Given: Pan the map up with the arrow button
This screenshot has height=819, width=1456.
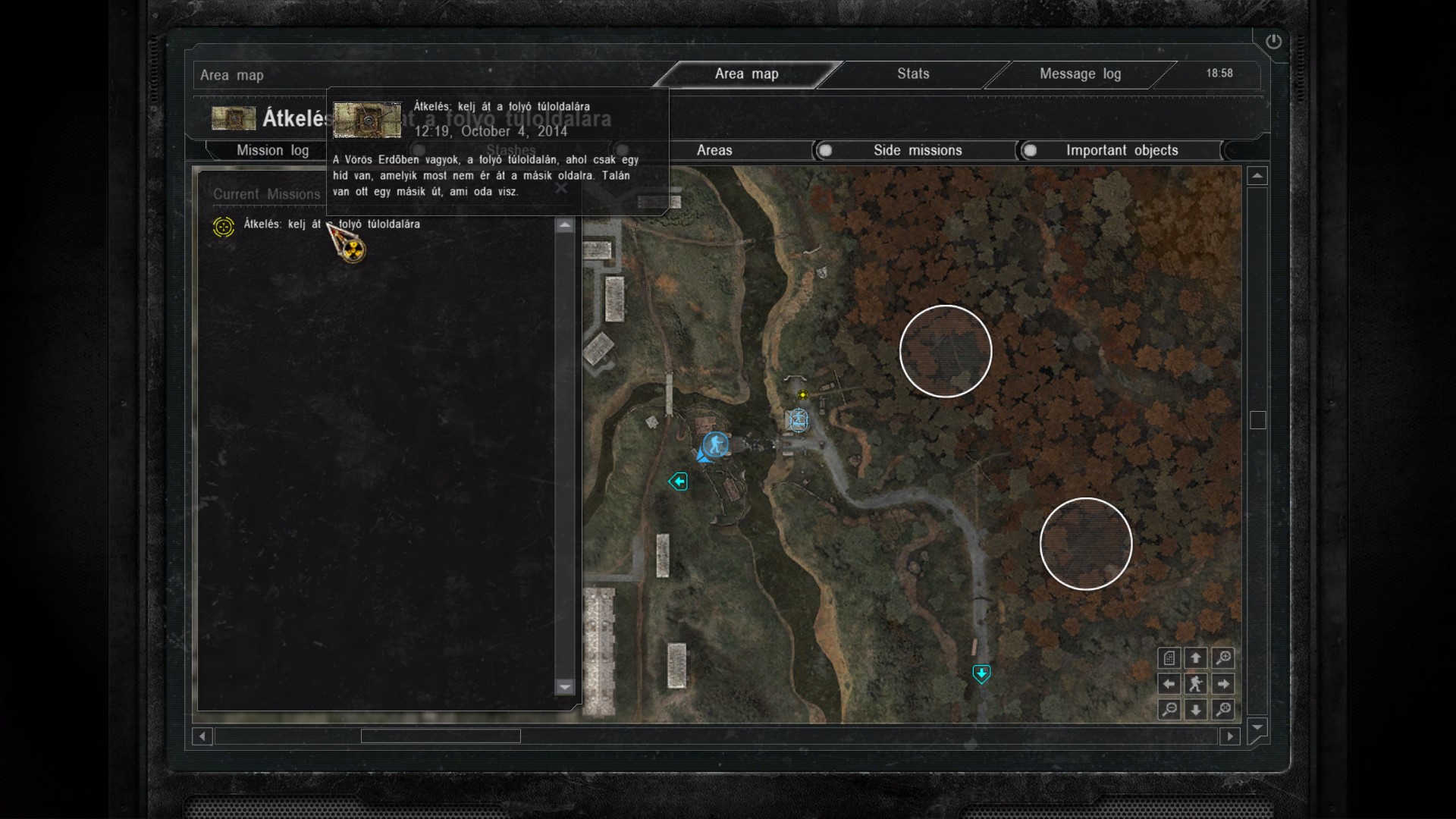Looking at the screenshot, I should 1196,658.
